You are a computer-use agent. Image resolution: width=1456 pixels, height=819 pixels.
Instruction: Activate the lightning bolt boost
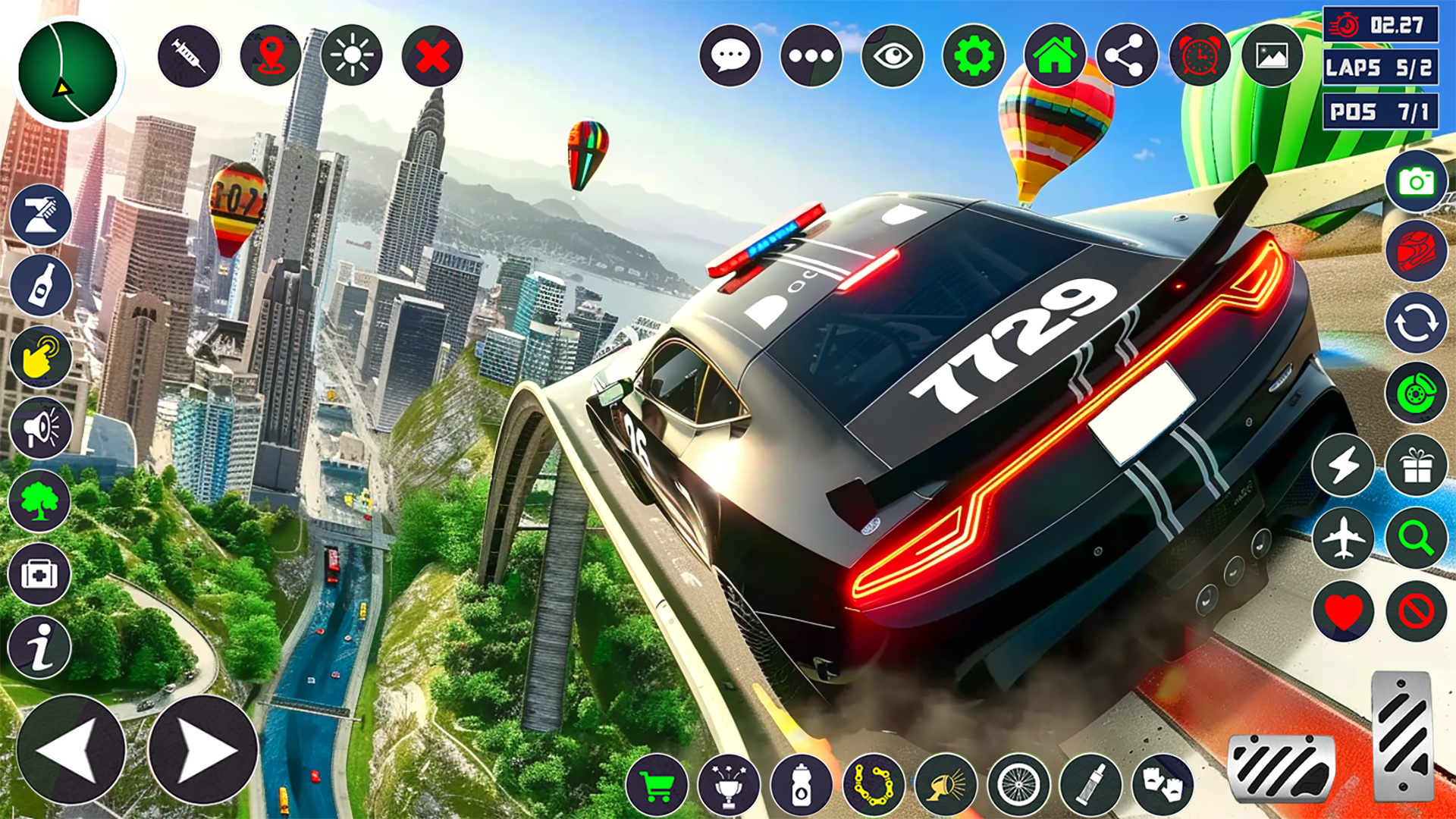tap(1343, 465)
